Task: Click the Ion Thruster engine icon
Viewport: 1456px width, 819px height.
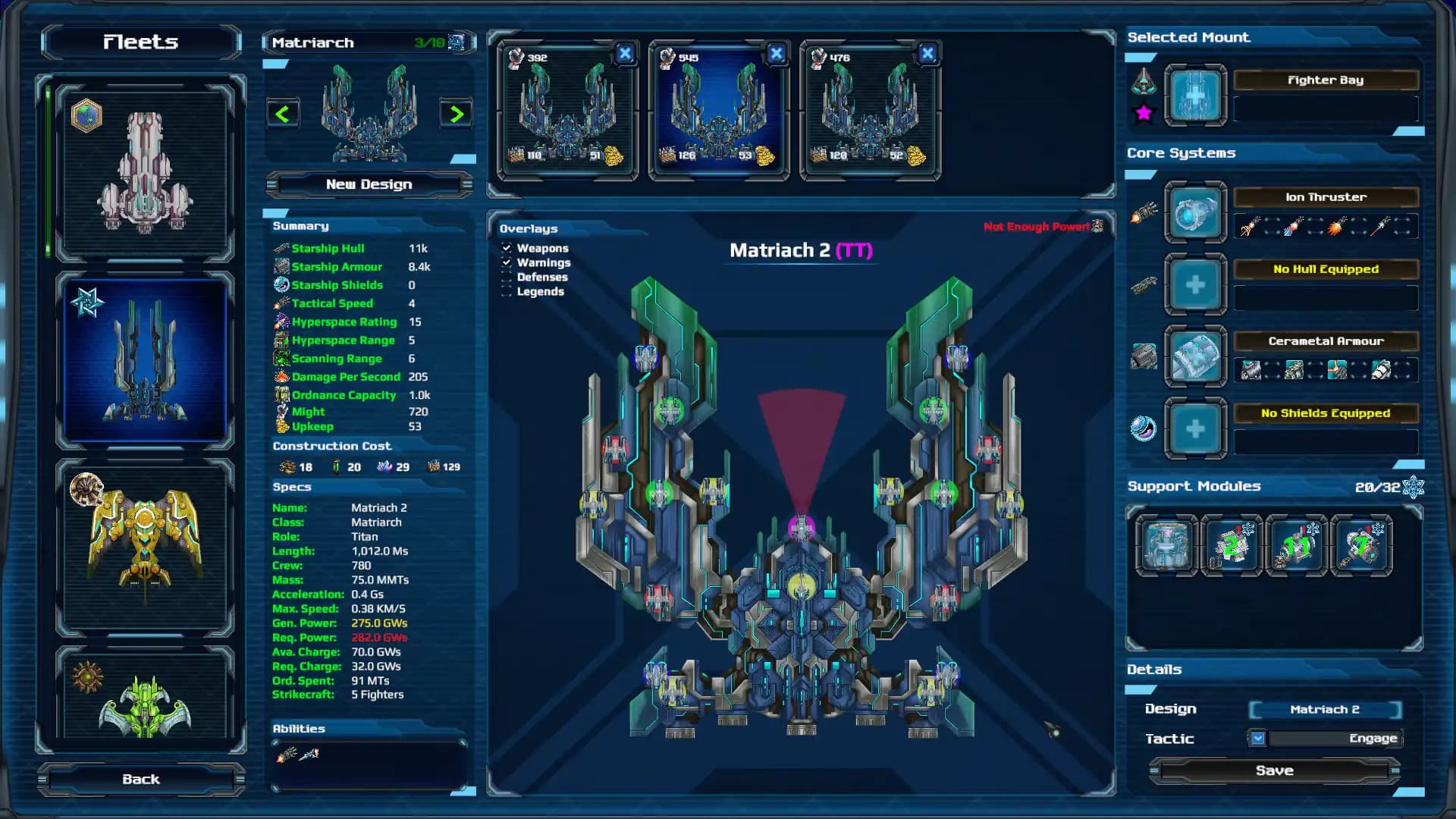Action: coord(1195,212)
